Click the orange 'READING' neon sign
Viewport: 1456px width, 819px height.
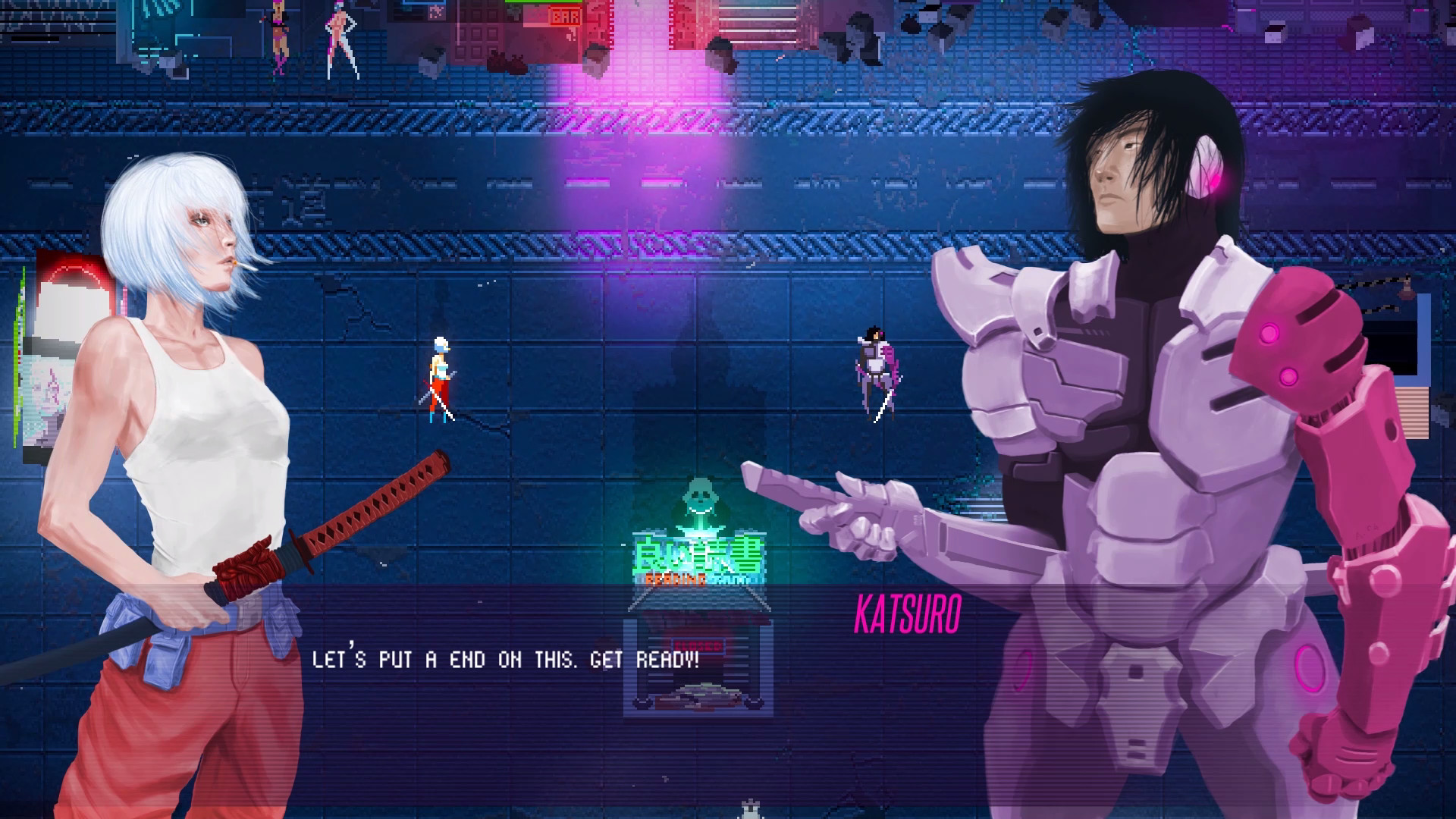(x=676, y=579)
